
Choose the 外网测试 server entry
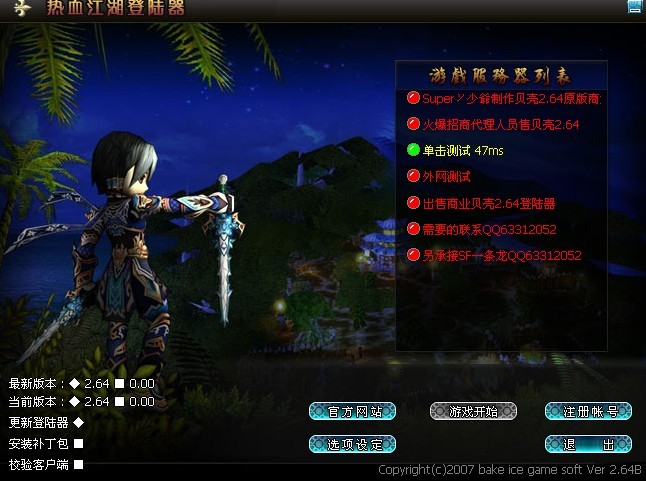[x=446, y=177]
